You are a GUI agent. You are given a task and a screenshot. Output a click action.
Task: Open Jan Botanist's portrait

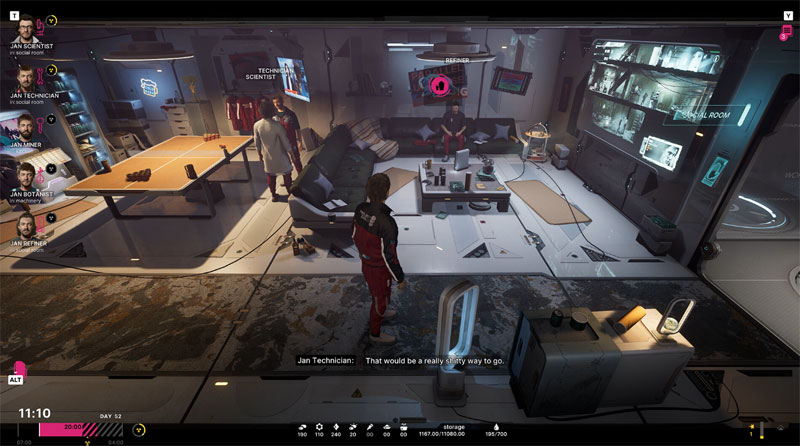[x=23, y=173]
